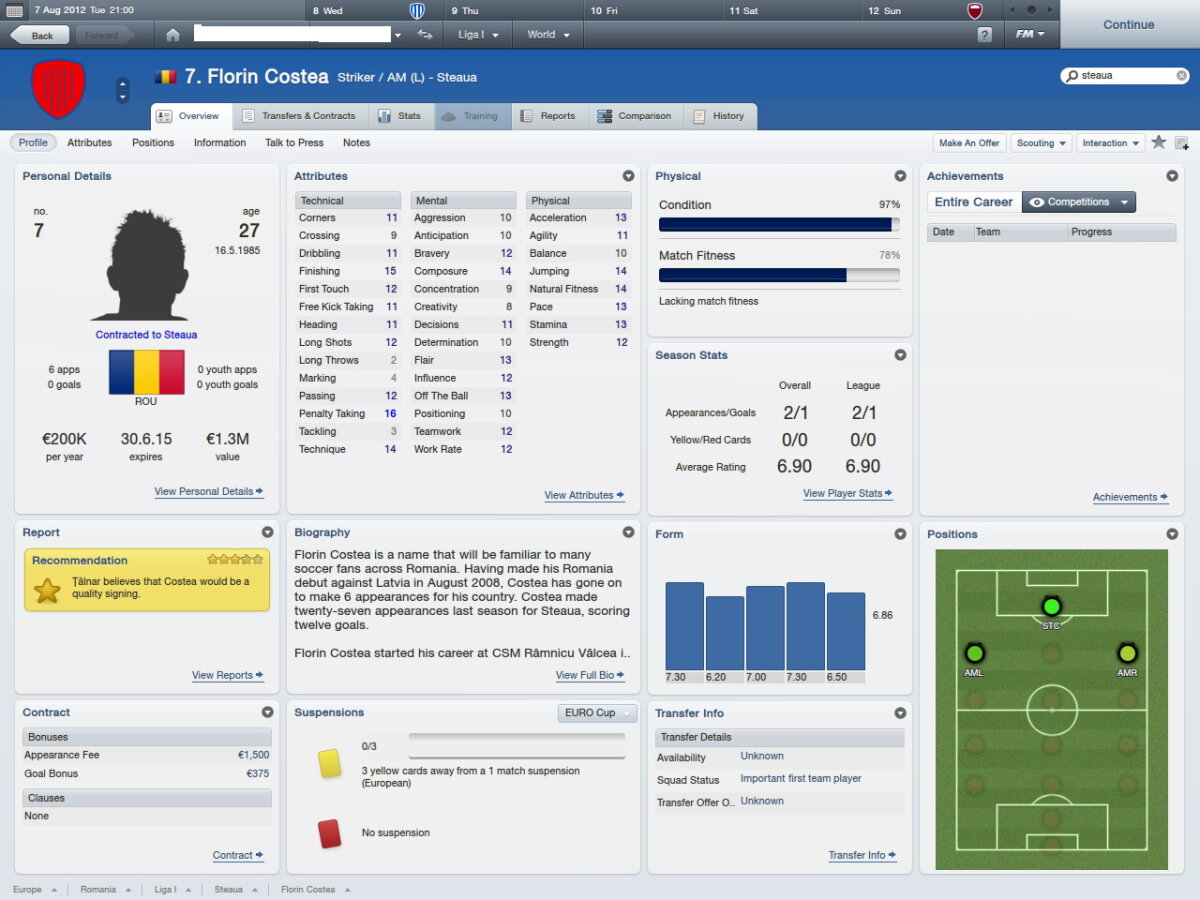Open the World dropdown menu
The height and width of the screenshot is (900, 1200).
(548, 35)
